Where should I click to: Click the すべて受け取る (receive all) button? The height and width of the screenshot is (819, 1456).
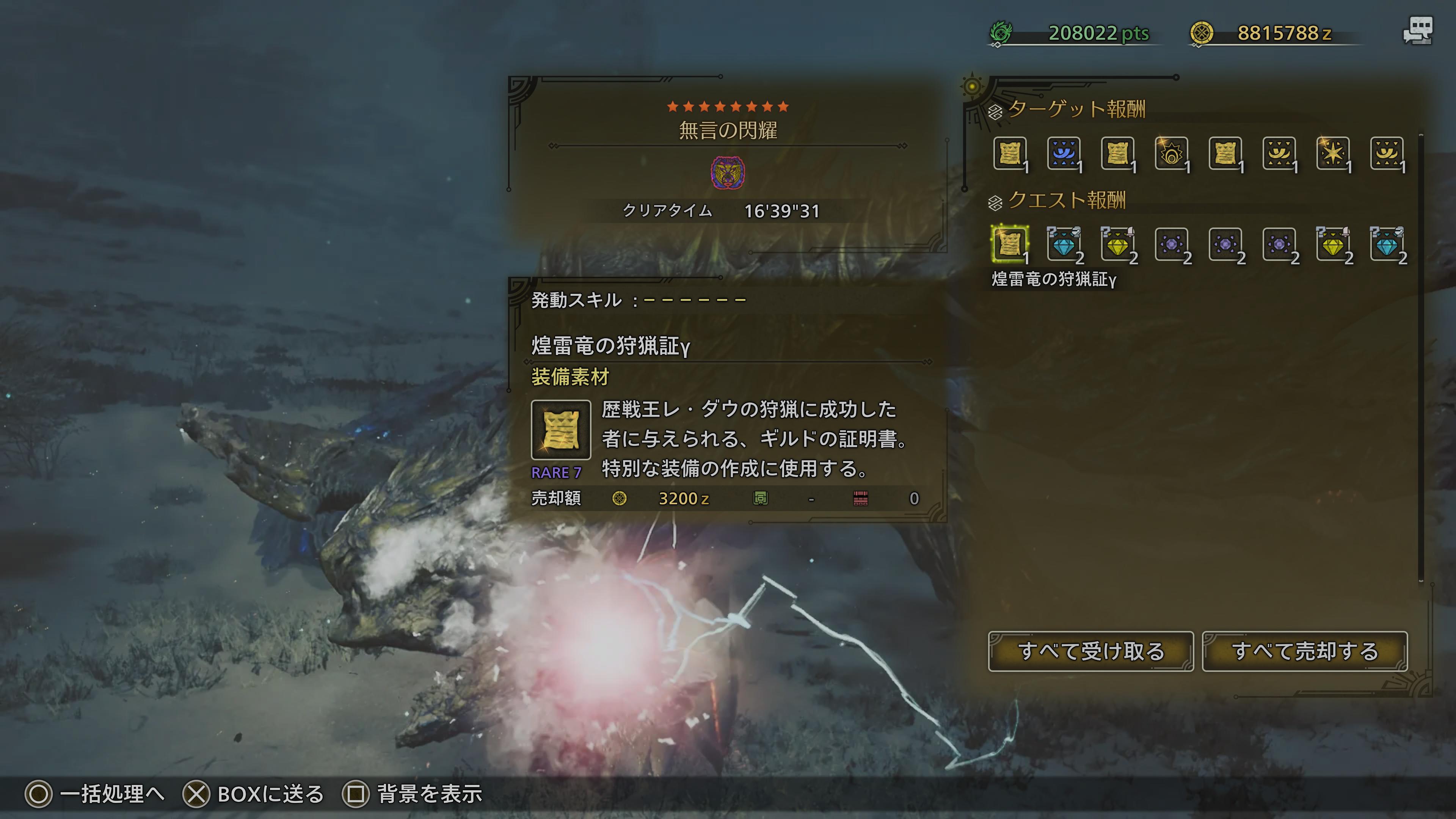[1090, 651]
